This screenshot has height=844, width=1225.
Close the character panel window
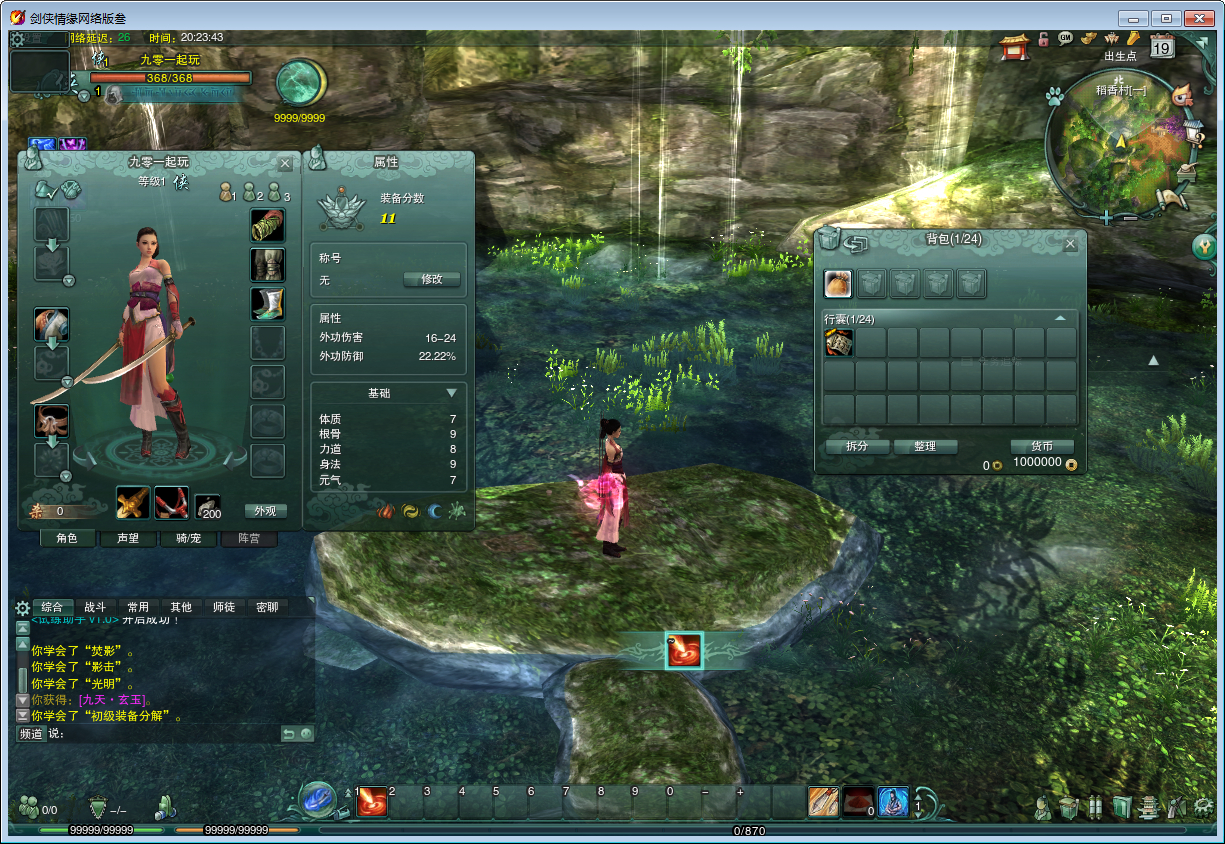click(285, 163)
